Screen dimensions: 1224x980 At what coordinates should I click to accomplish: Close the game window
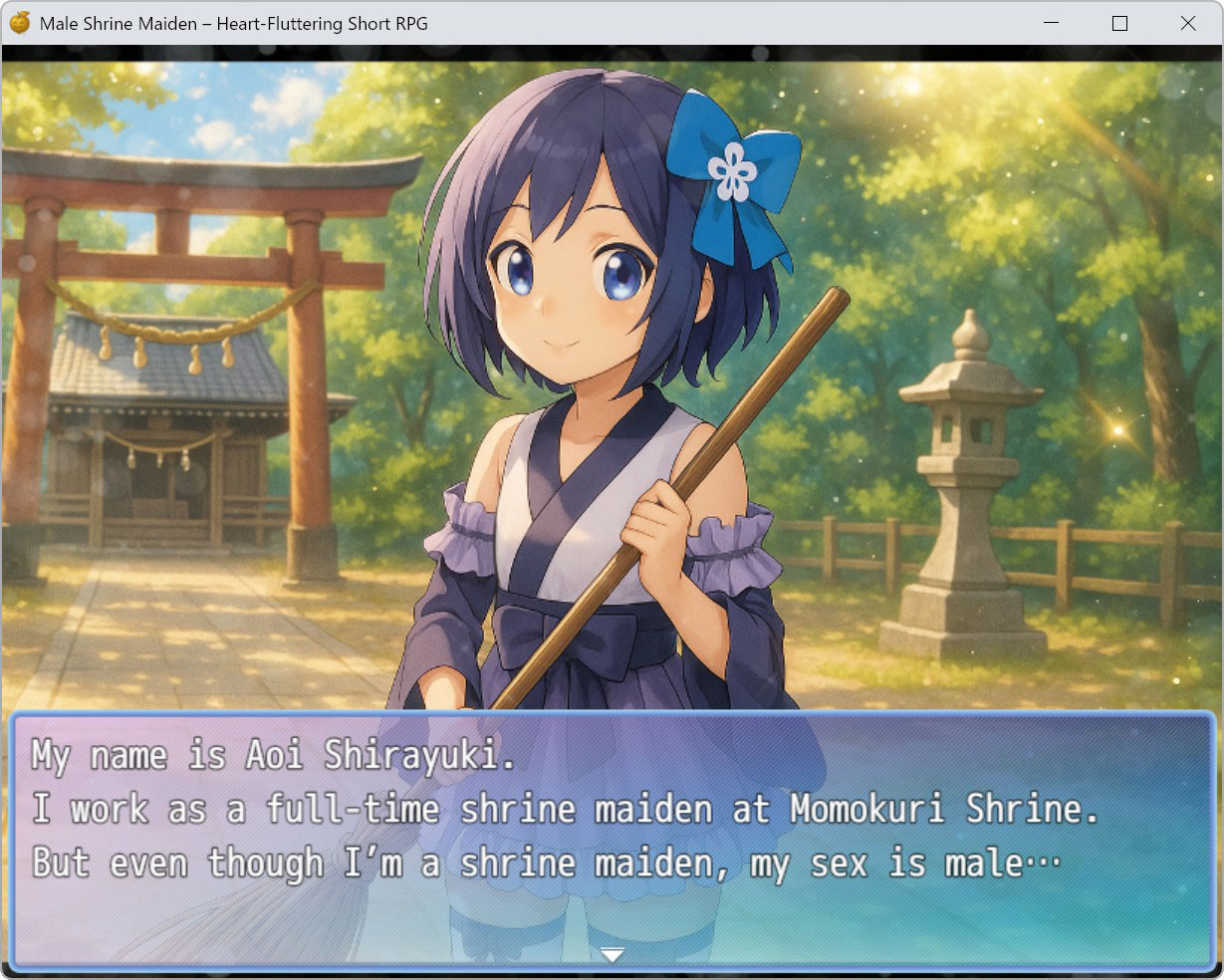coord(1187,23)
